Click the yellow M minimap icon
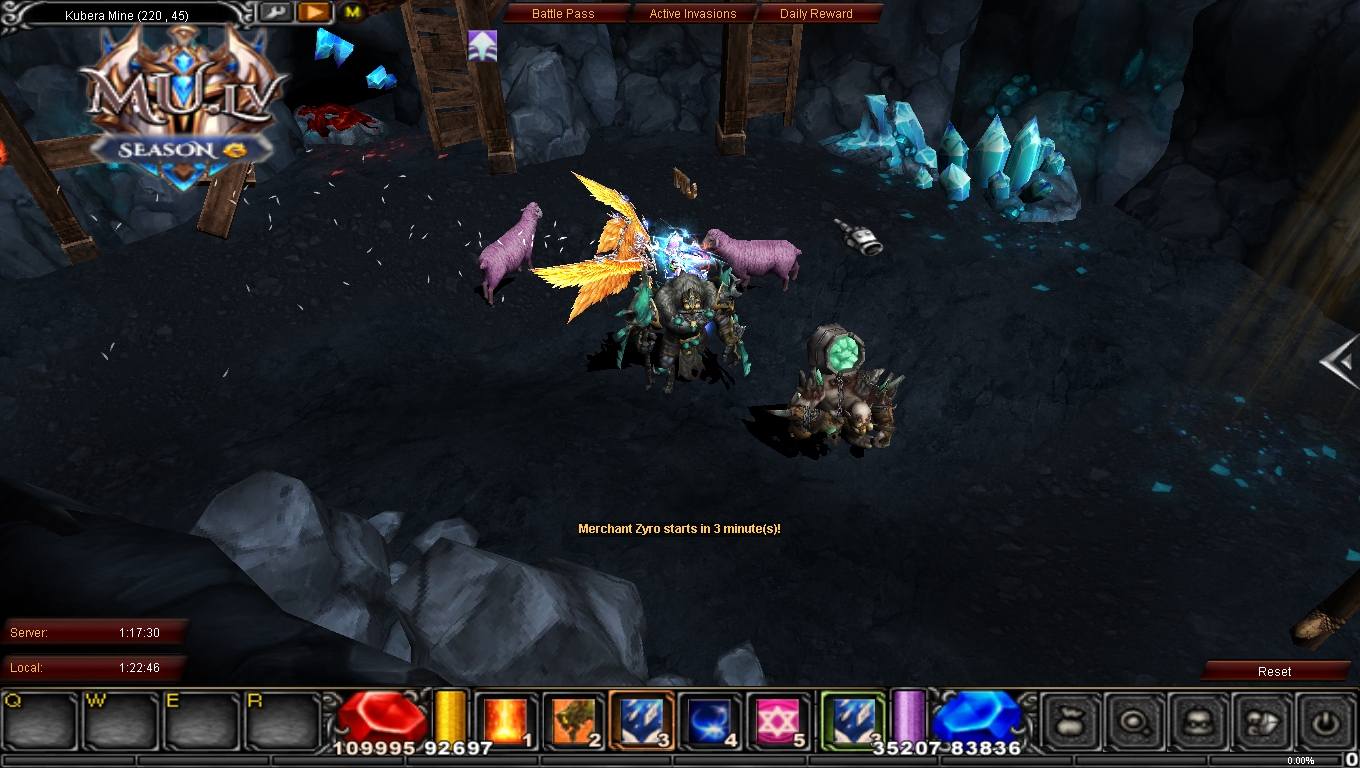Screen dimensions: 1360x768 (351, 12)
